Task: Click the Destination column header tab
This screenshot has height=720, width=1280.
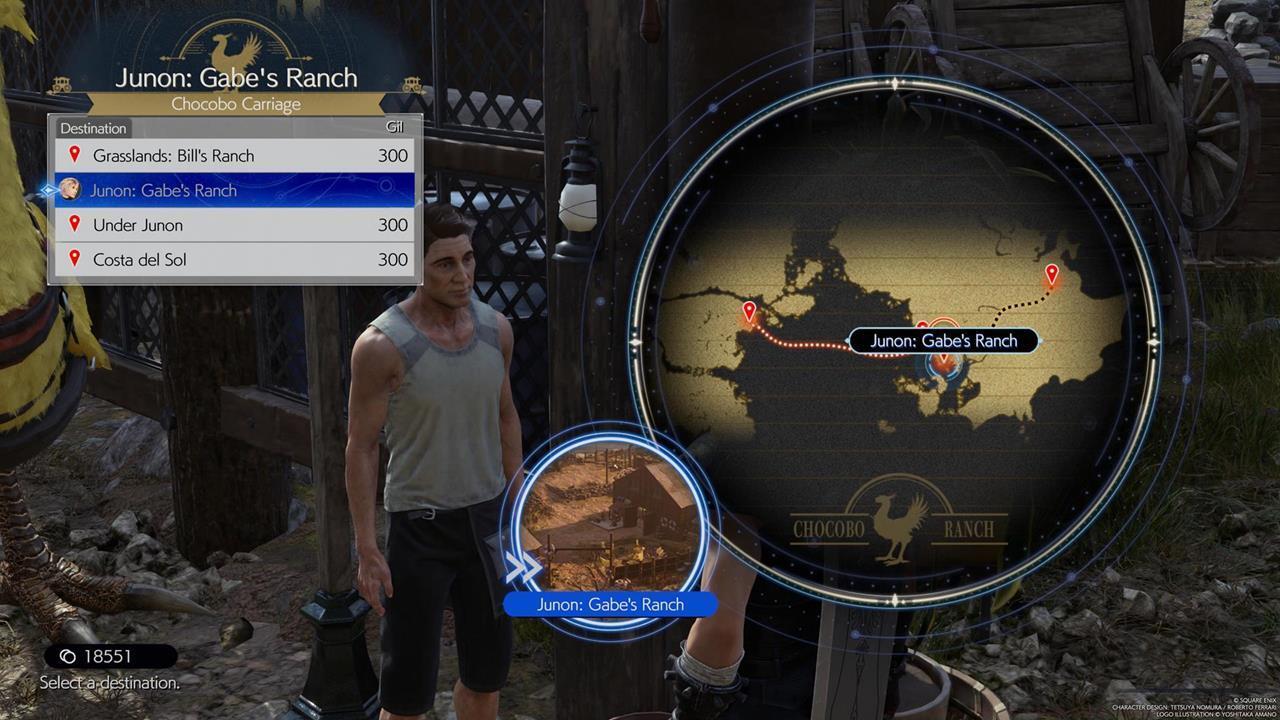Action: coord(93,128)
